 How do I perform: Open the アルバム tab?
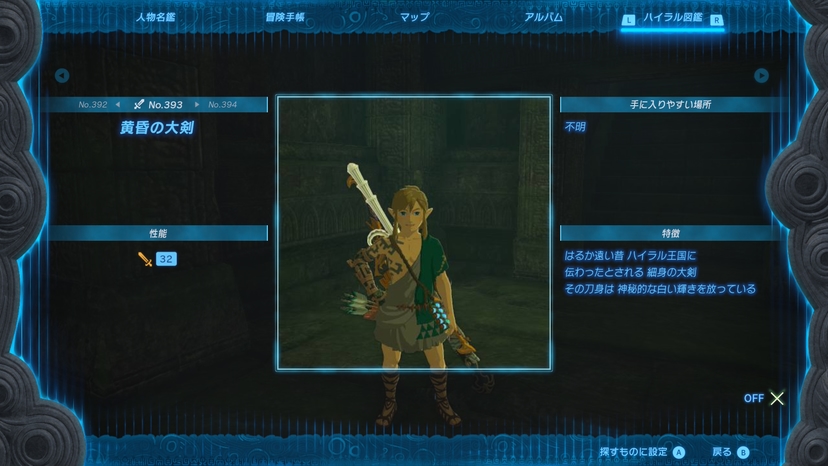pos(543,17)
